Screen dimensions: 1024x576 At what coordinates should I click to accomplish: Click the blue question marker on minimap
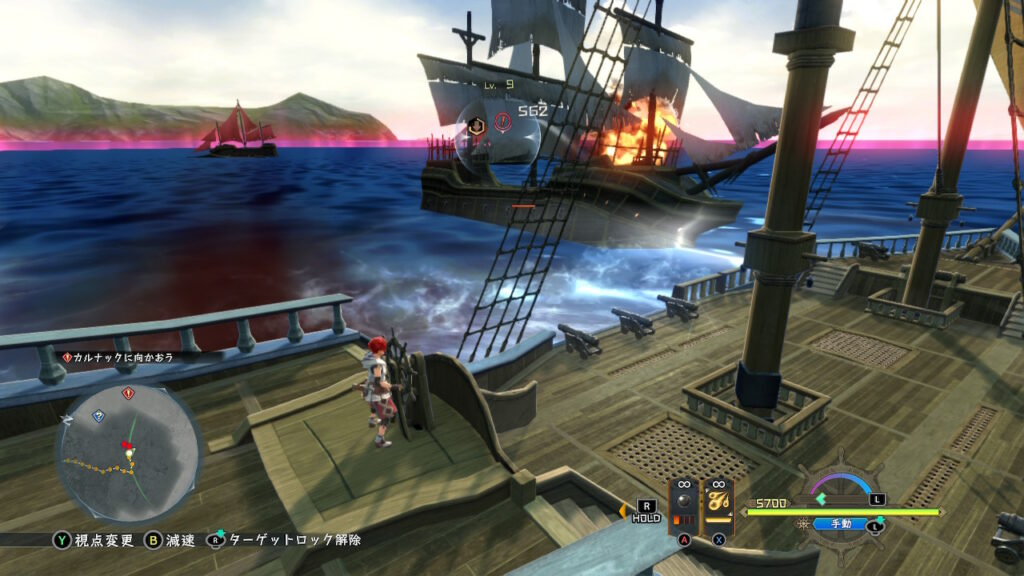98,414
